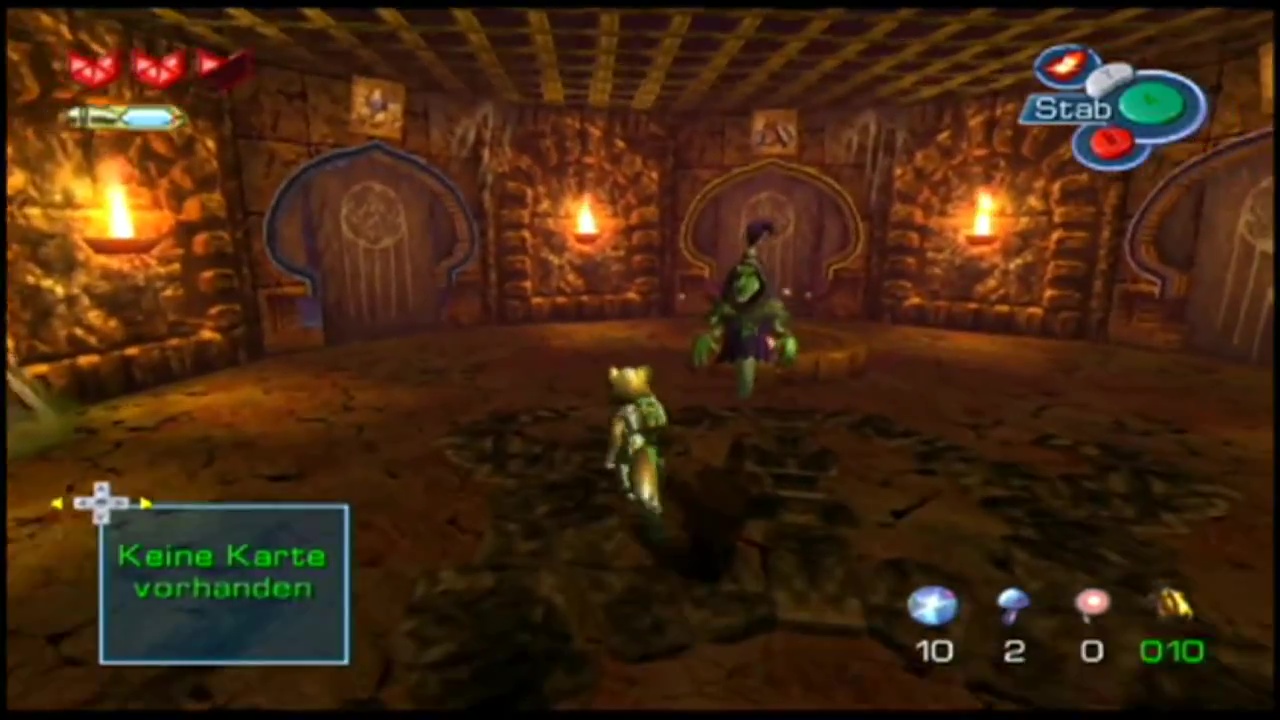Open the 'Keine Karte vorhanden' map panel
1280x720 pixels.
click(224, 585)
